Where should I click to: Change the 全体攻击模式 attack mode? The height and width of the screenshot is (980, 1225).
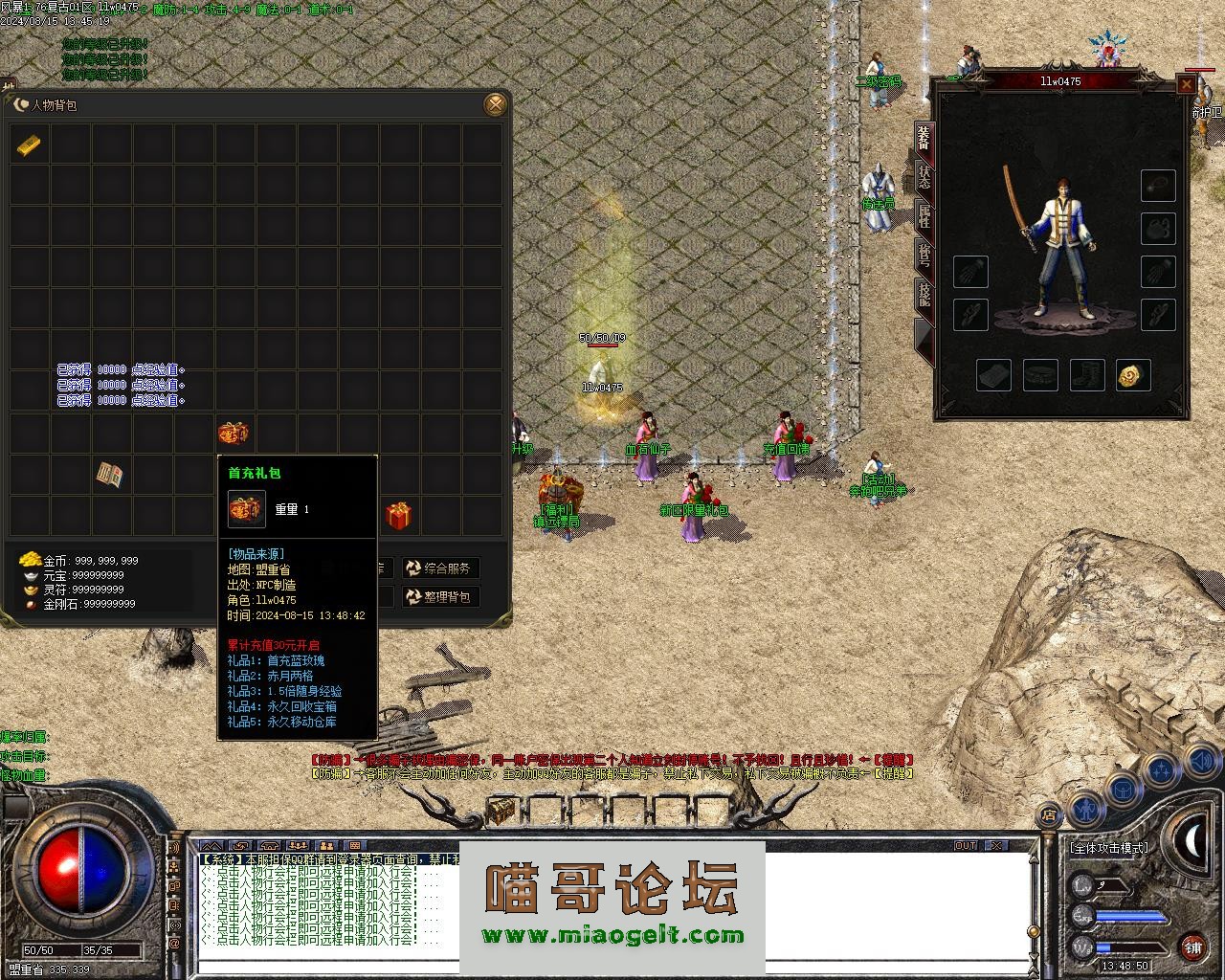tap(1108, 848)
